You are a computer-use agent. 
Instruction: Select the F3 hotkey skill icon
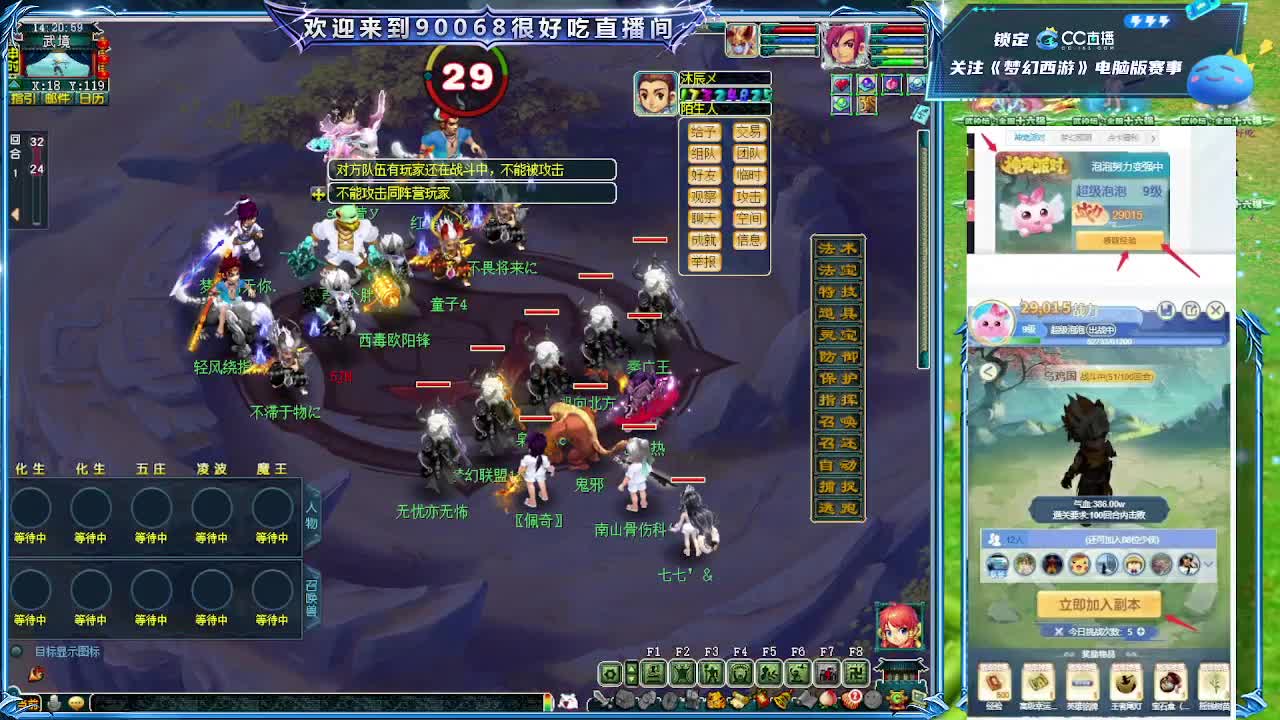(x=709, y=673)
